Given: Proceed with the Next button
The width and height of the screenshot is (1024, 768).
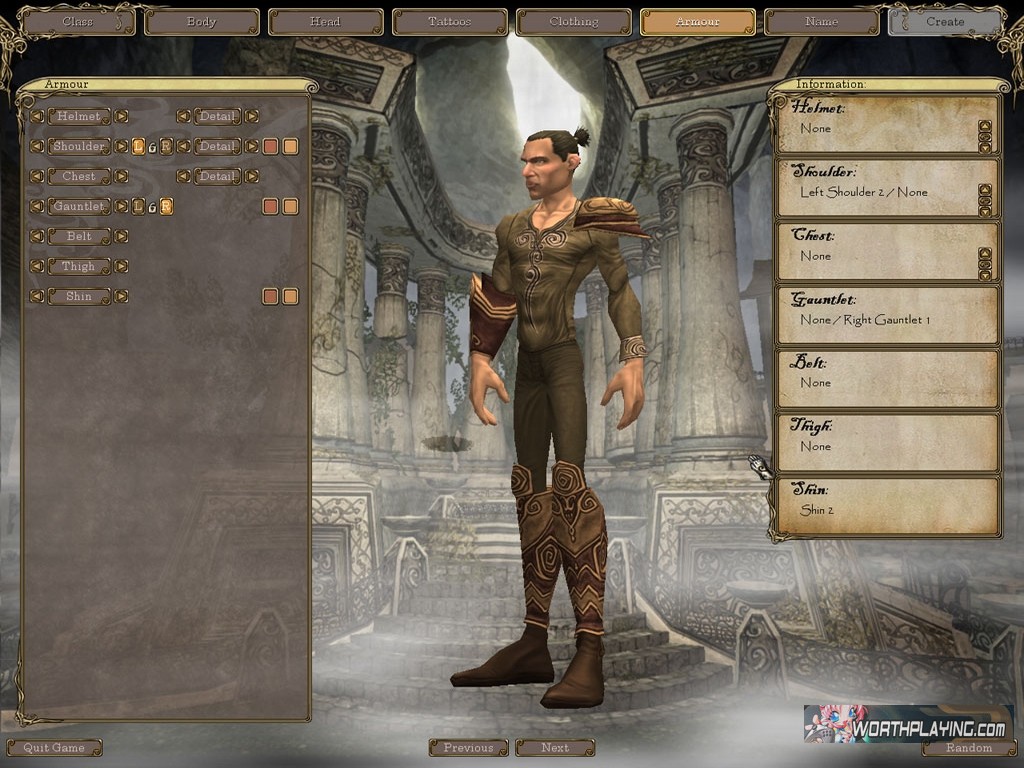Looking at the screenshot, I should (555, 747).
